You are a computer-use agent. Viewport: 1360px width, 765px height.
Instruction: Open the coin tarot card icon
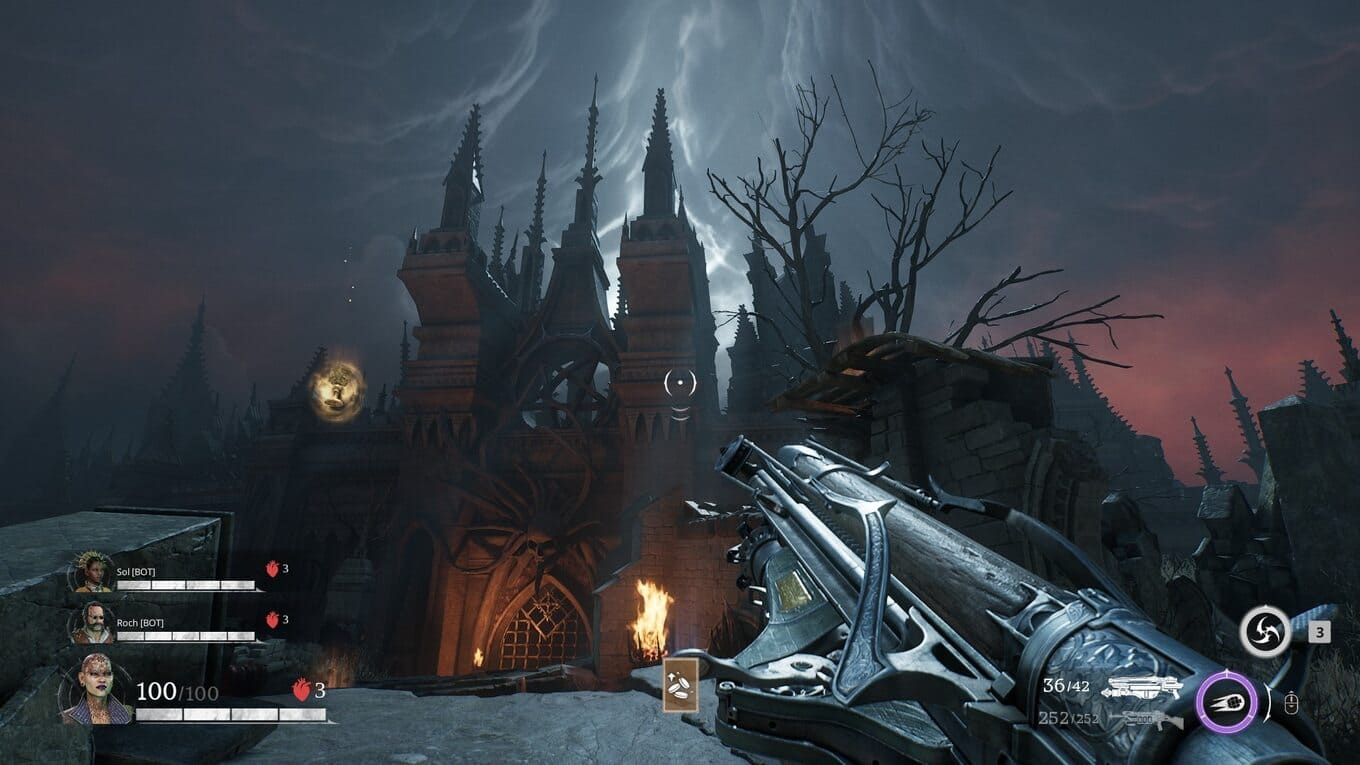point(679,685)
